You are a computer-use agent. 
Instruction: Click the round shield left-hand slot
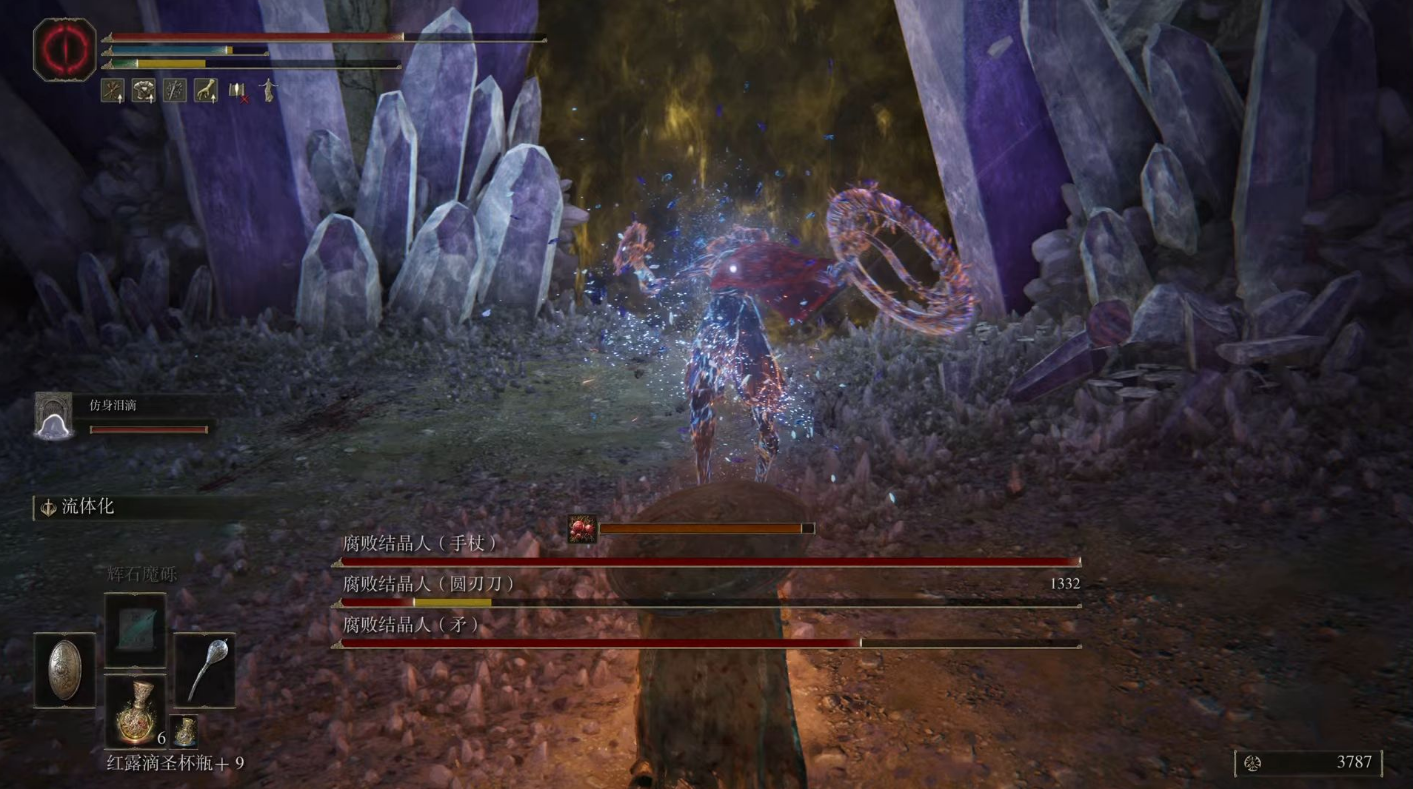click(x=65, y=670)
